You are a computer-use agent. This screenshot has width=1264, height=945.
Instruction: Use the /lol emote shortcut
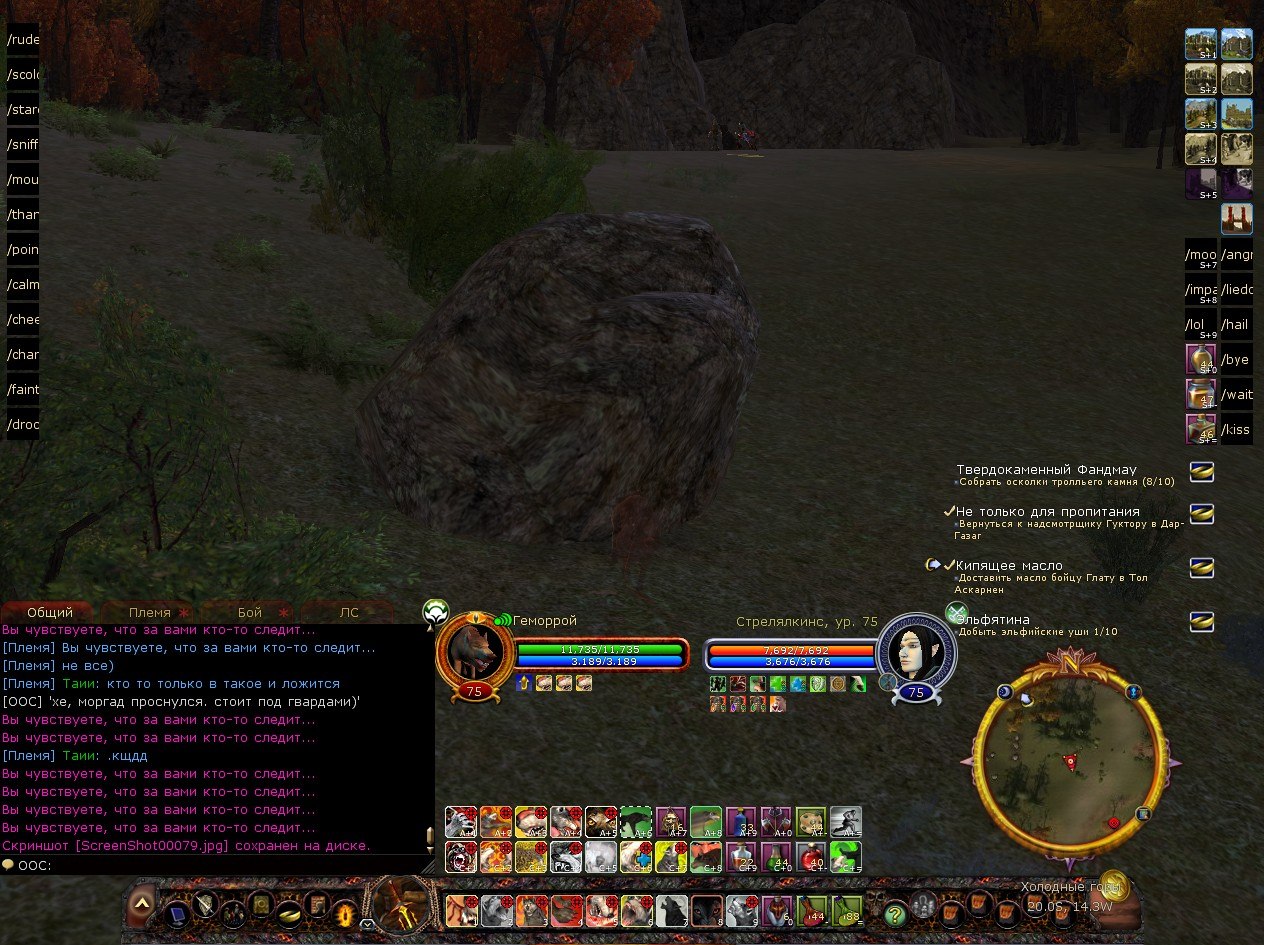click(1200, 325)
